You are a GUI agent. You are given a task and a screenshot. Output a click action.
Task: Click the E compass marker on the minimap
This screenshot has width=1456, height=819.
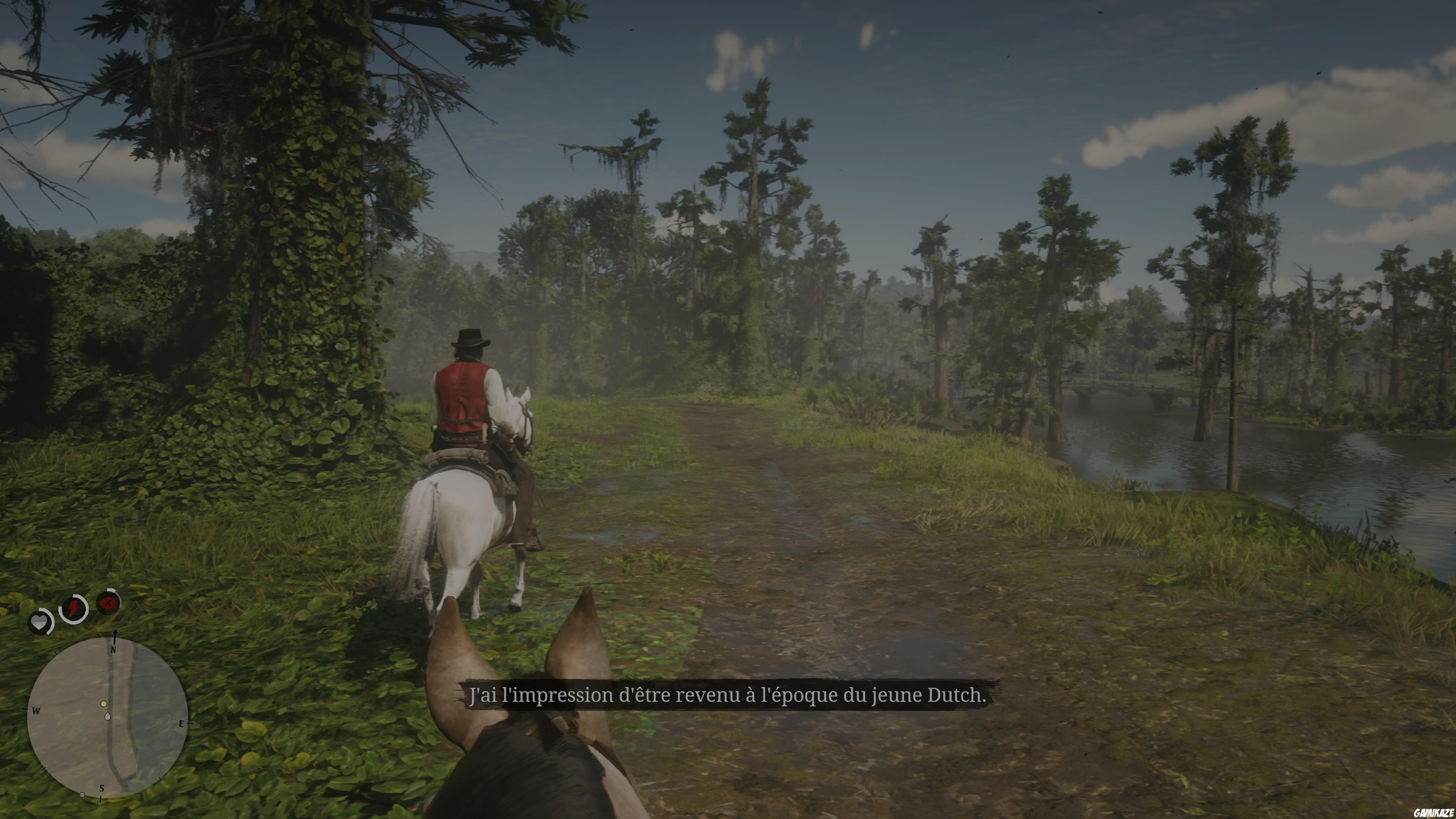tap(182, 724)
